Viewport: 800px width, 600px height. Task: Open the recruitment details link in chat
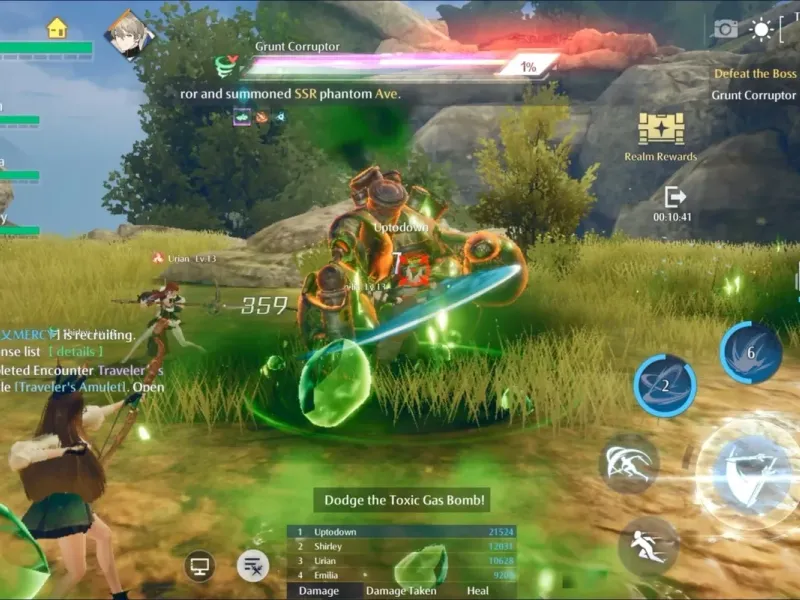[x=77, y=352]
